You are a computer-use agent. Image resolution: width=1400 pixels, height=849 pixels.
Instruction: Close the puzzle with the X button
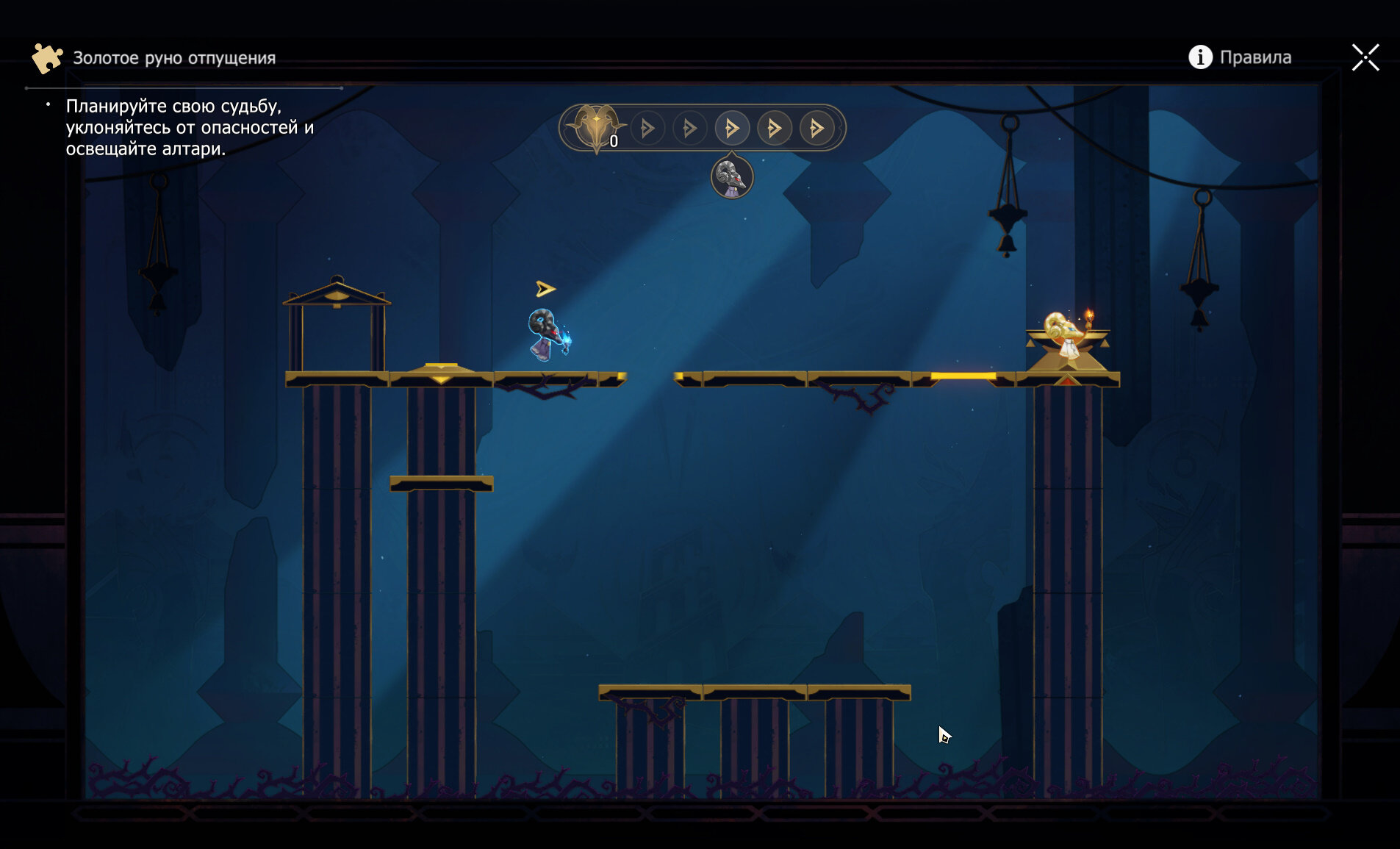1365,57
